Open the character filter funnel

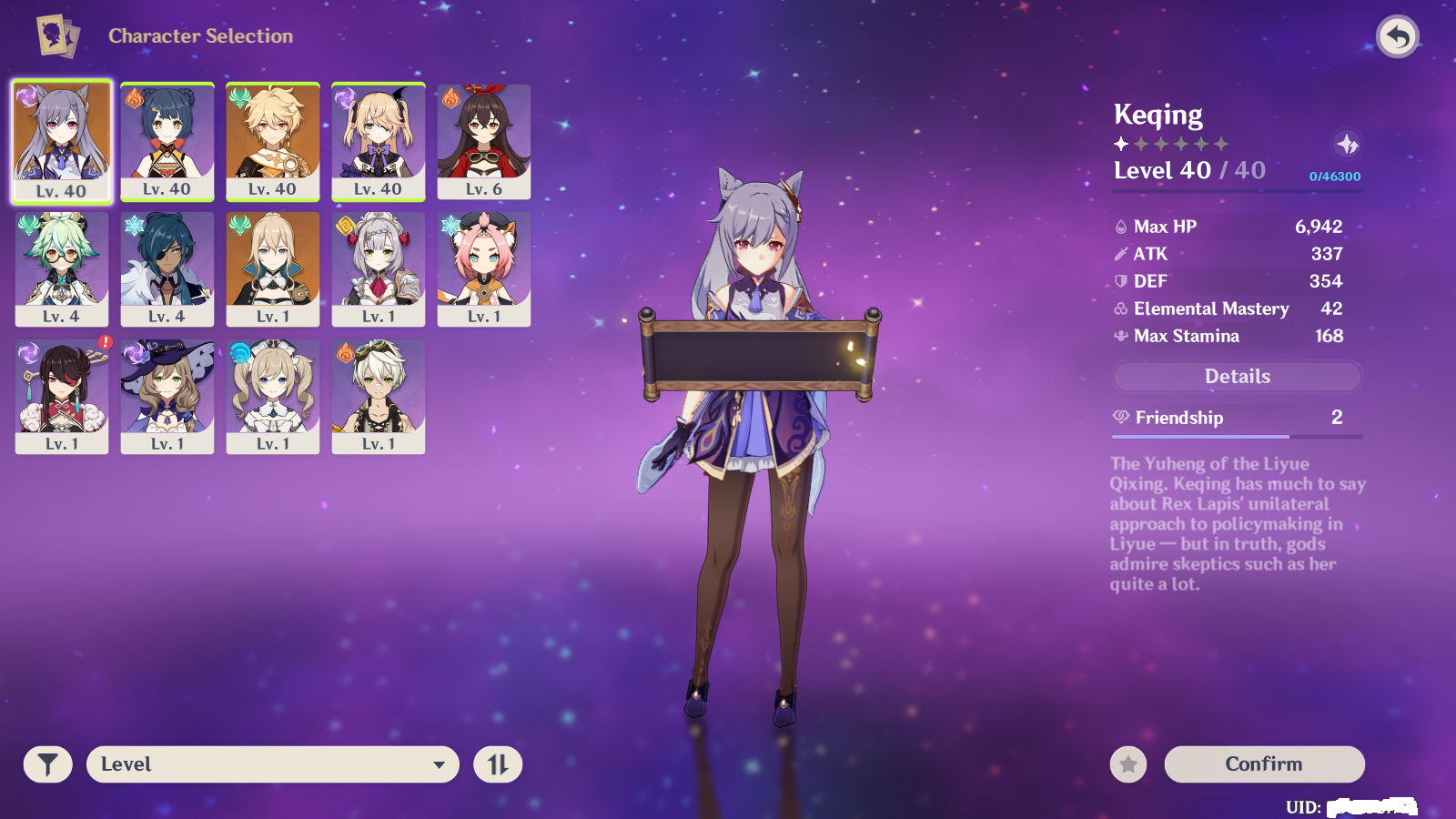pos(47,764)
